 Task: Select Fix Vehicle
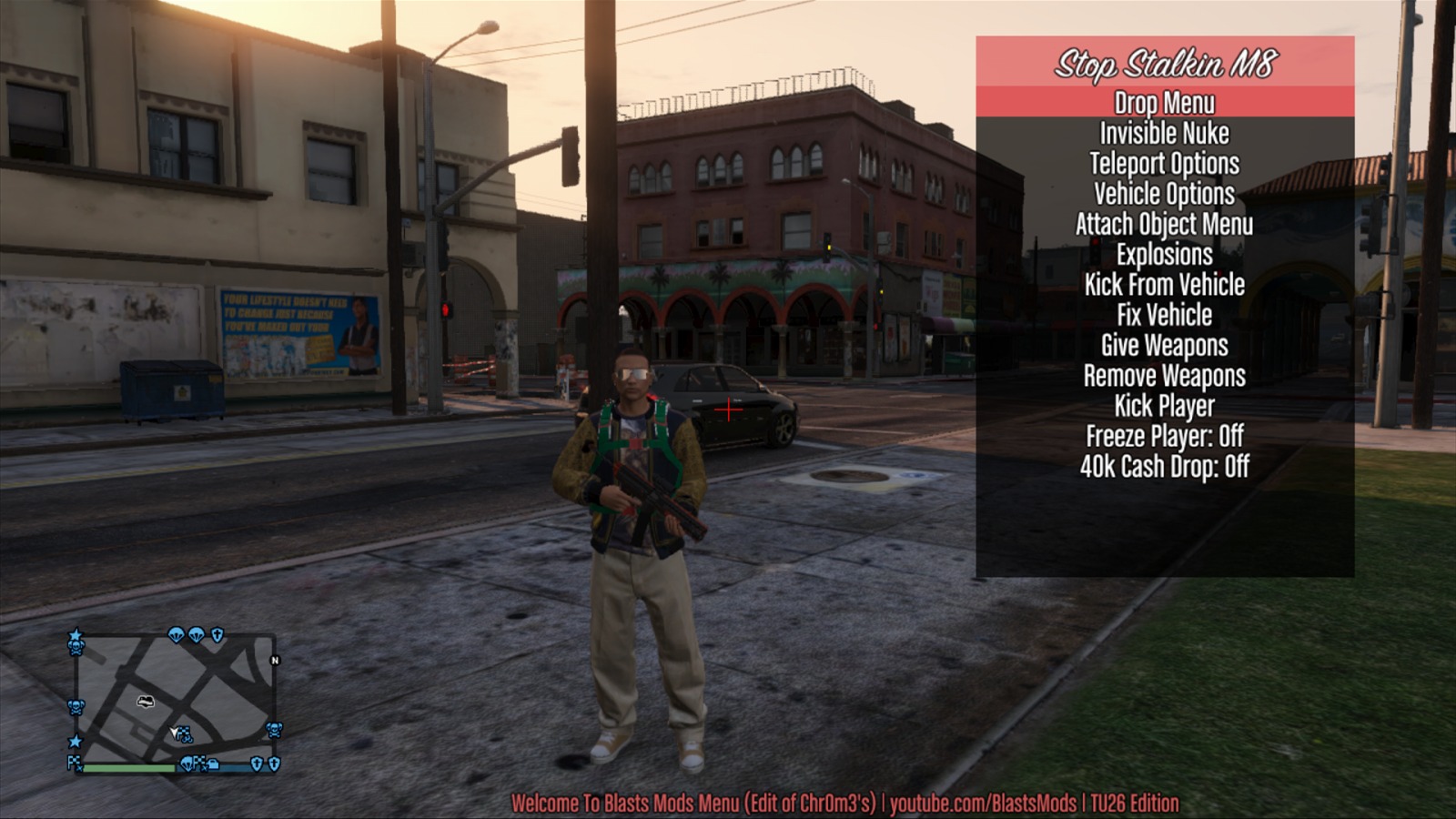[x=1164, y=316]
